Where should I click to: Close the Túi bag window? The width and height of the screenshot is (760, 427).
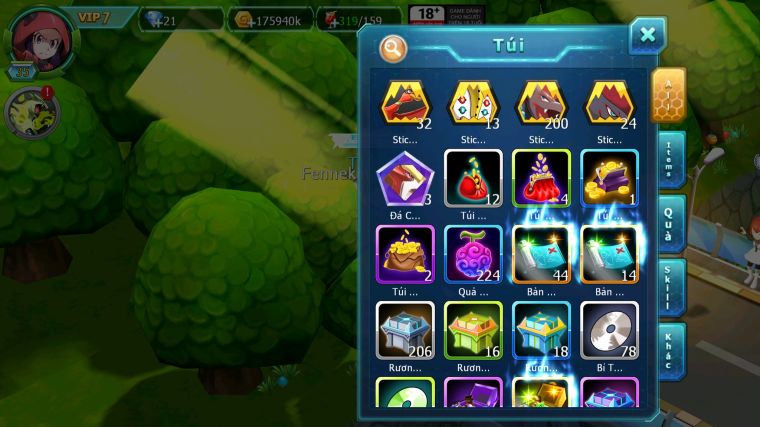[x=647, y=36]
